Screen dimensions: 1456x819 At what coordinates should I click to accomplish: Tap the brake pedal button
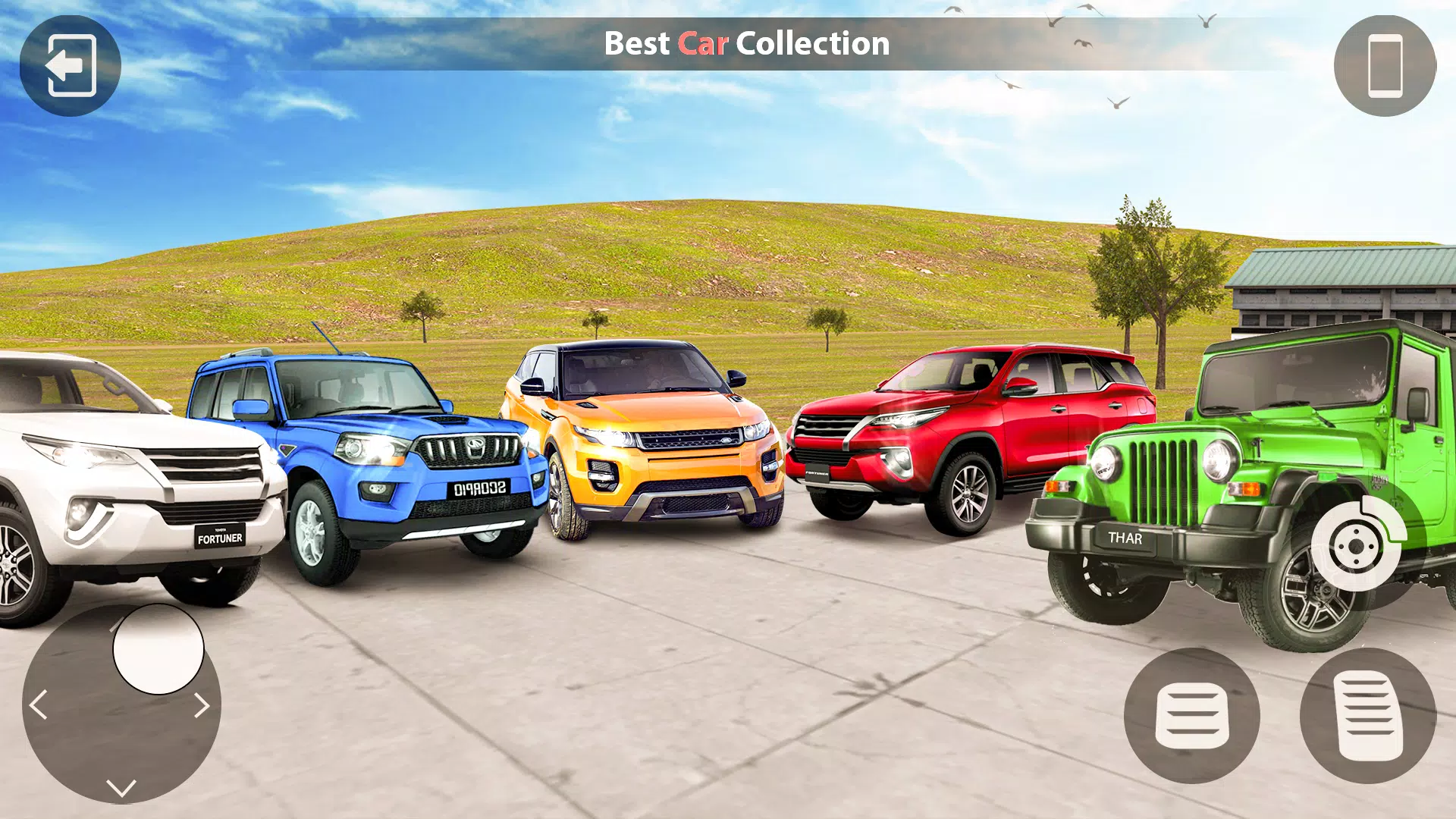(x=1191, y=716)
